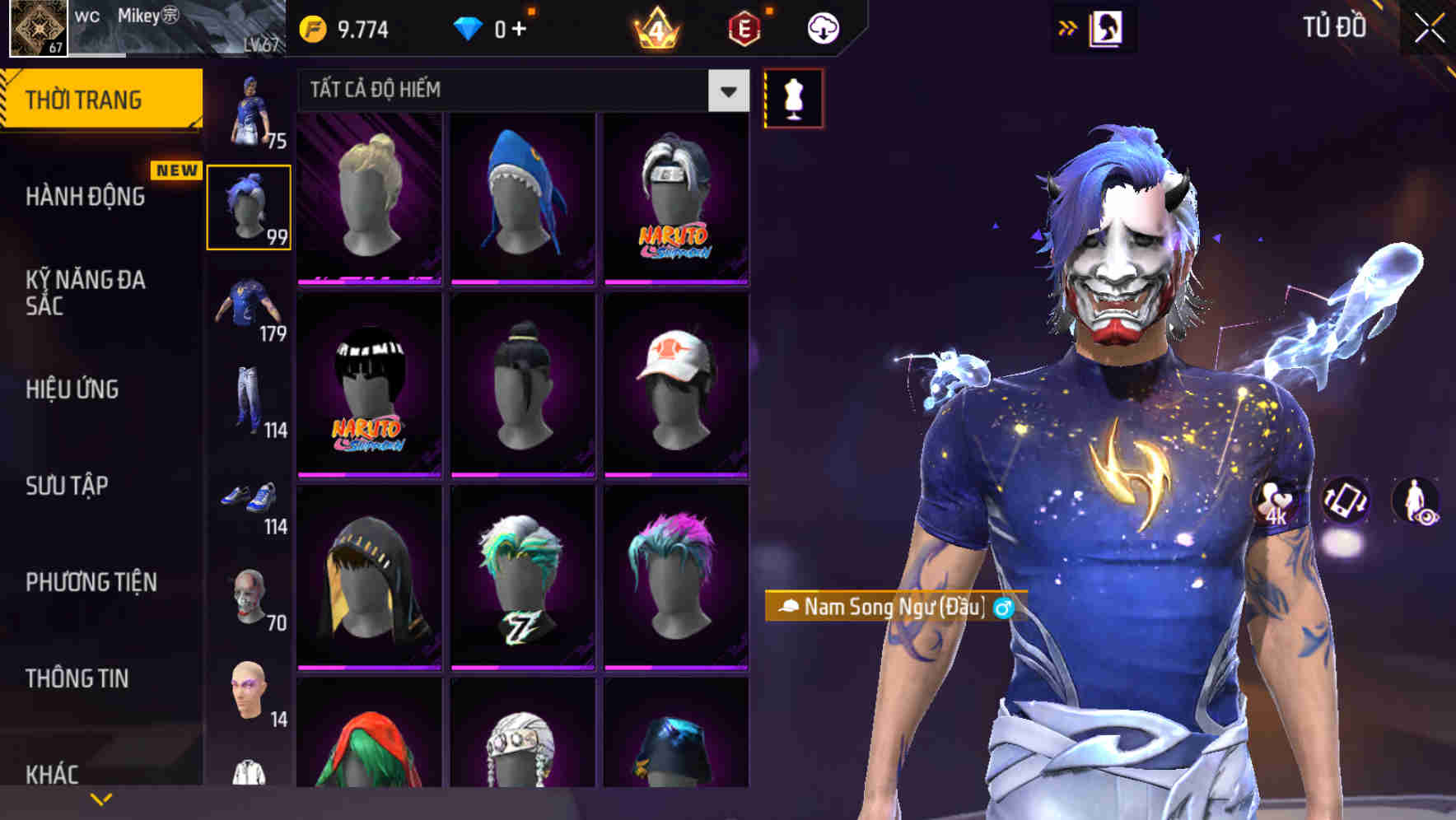Open the HIỆU ỨNG tab

click(74, 389)
